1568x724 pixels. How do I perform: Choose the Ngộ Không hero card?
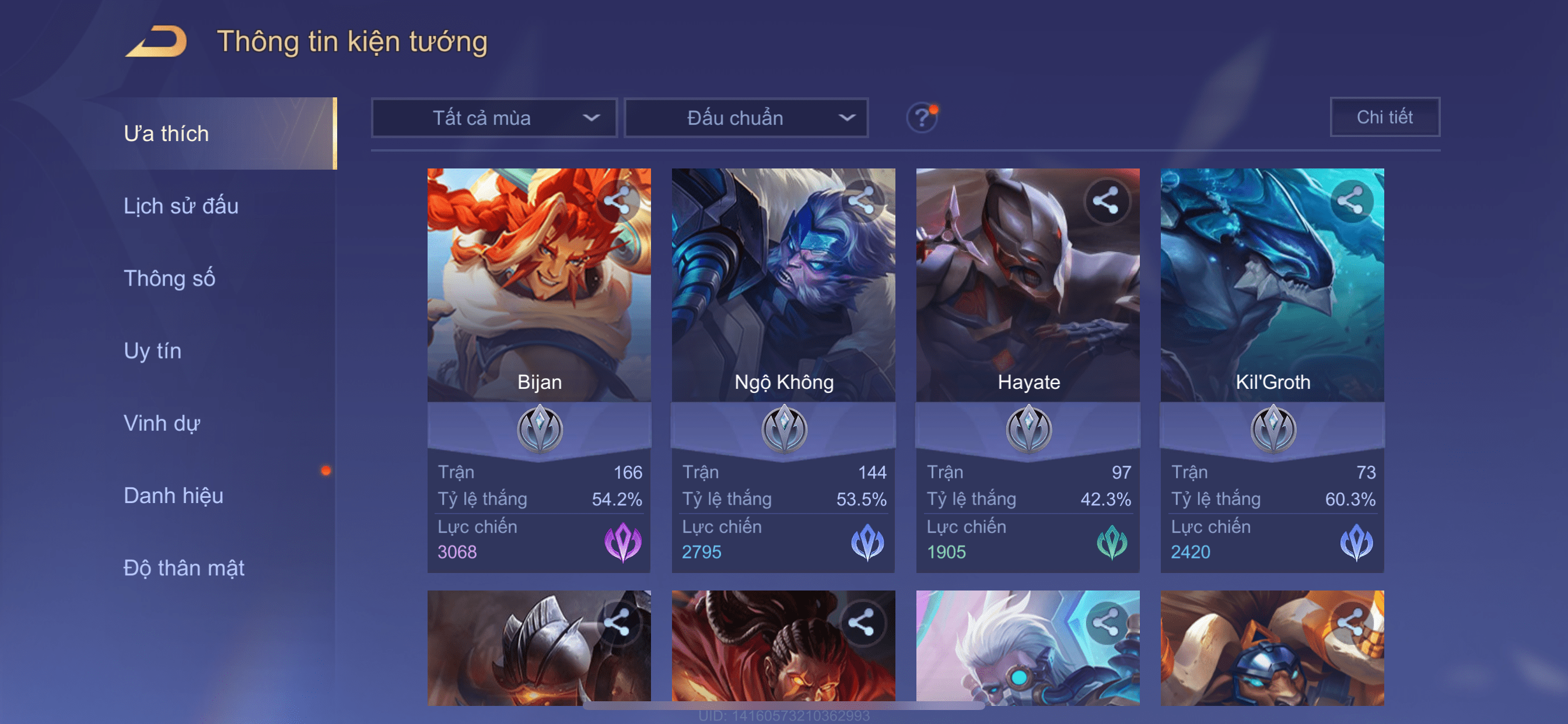(x=783, y=304)
